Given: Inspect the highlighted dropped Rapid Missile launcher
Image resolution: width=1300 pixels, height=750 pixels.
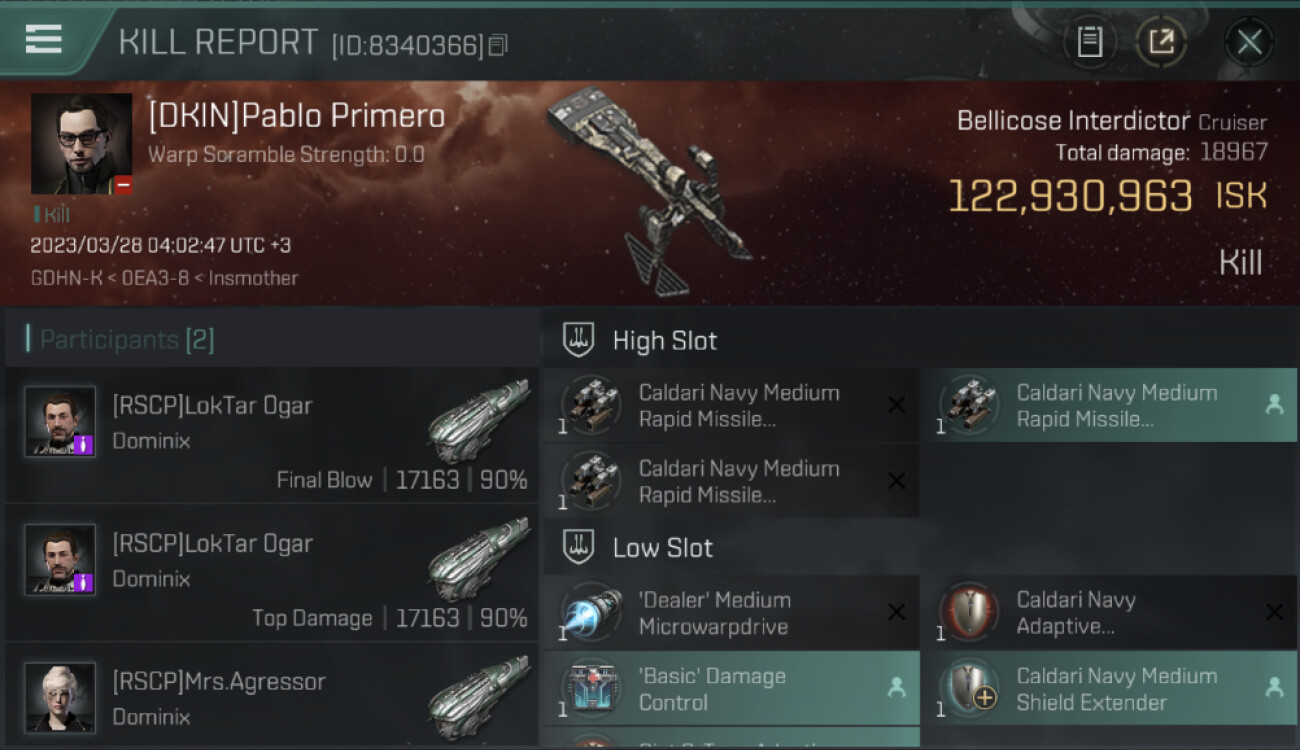Looking at the screenshot, I should point(1108,406).
